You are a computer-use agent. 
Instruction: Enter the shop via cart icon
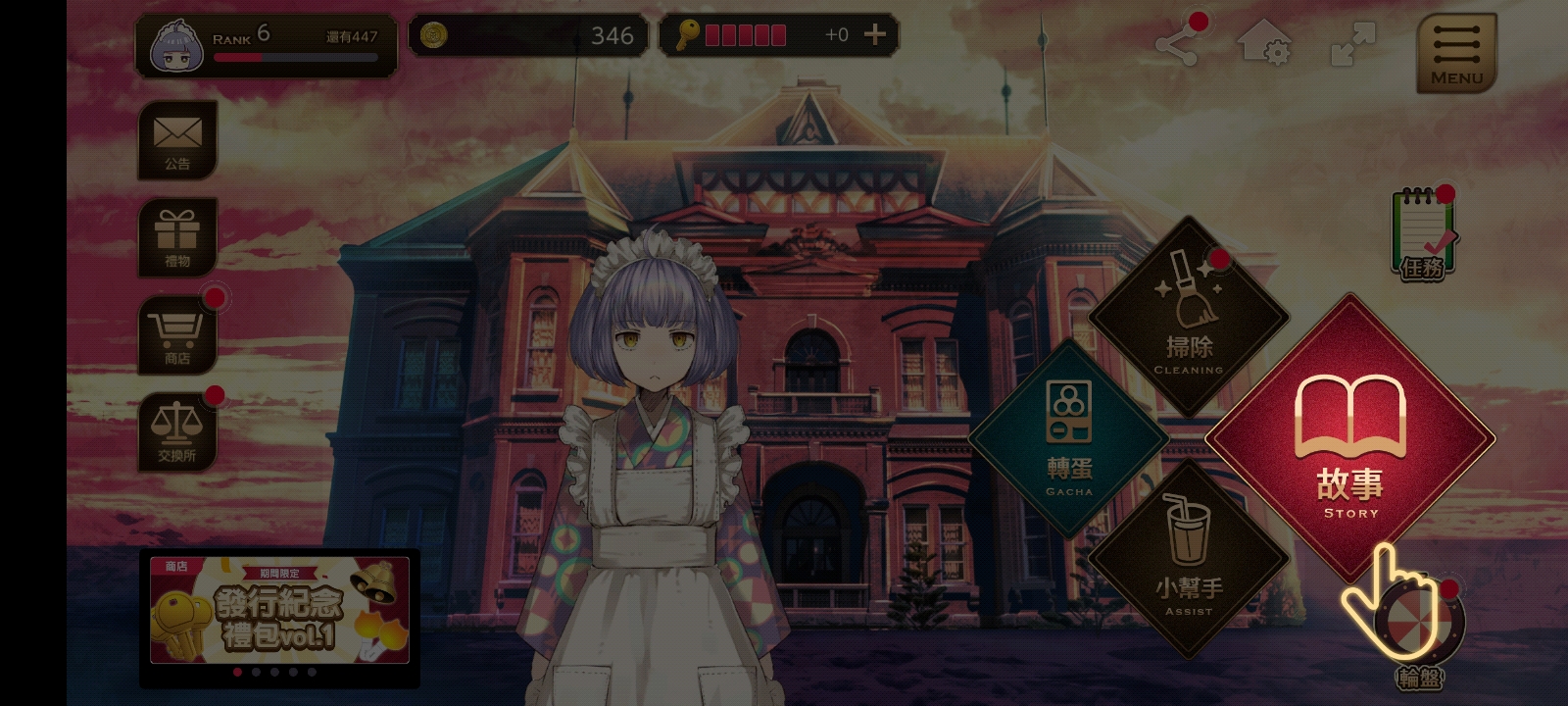pos(177,334)
